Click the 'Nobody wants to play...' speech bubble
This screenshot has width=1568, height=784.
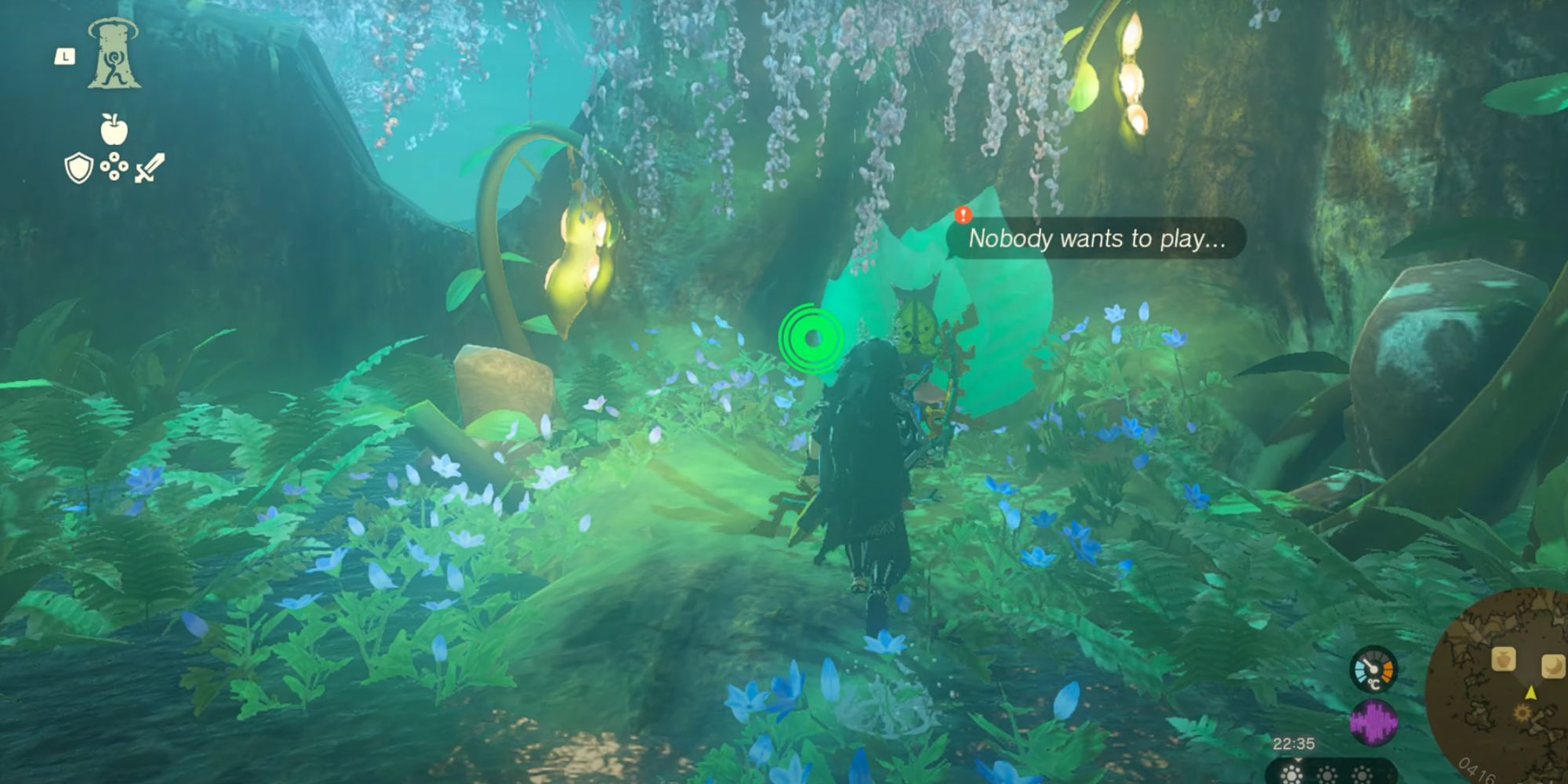coord(1098,240)
